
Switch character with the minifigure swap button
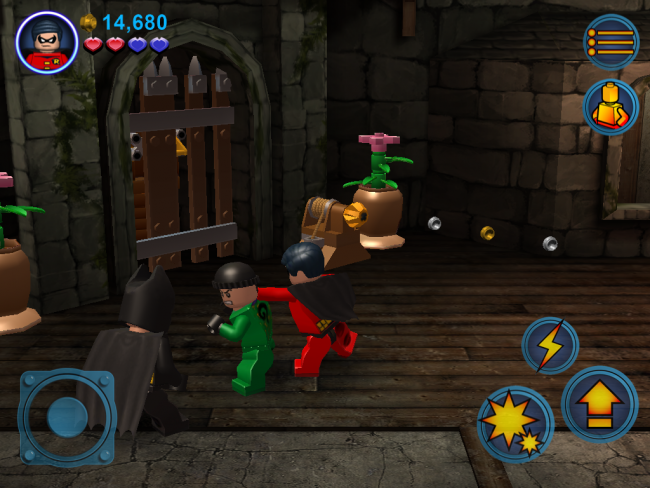pos(610,106)
